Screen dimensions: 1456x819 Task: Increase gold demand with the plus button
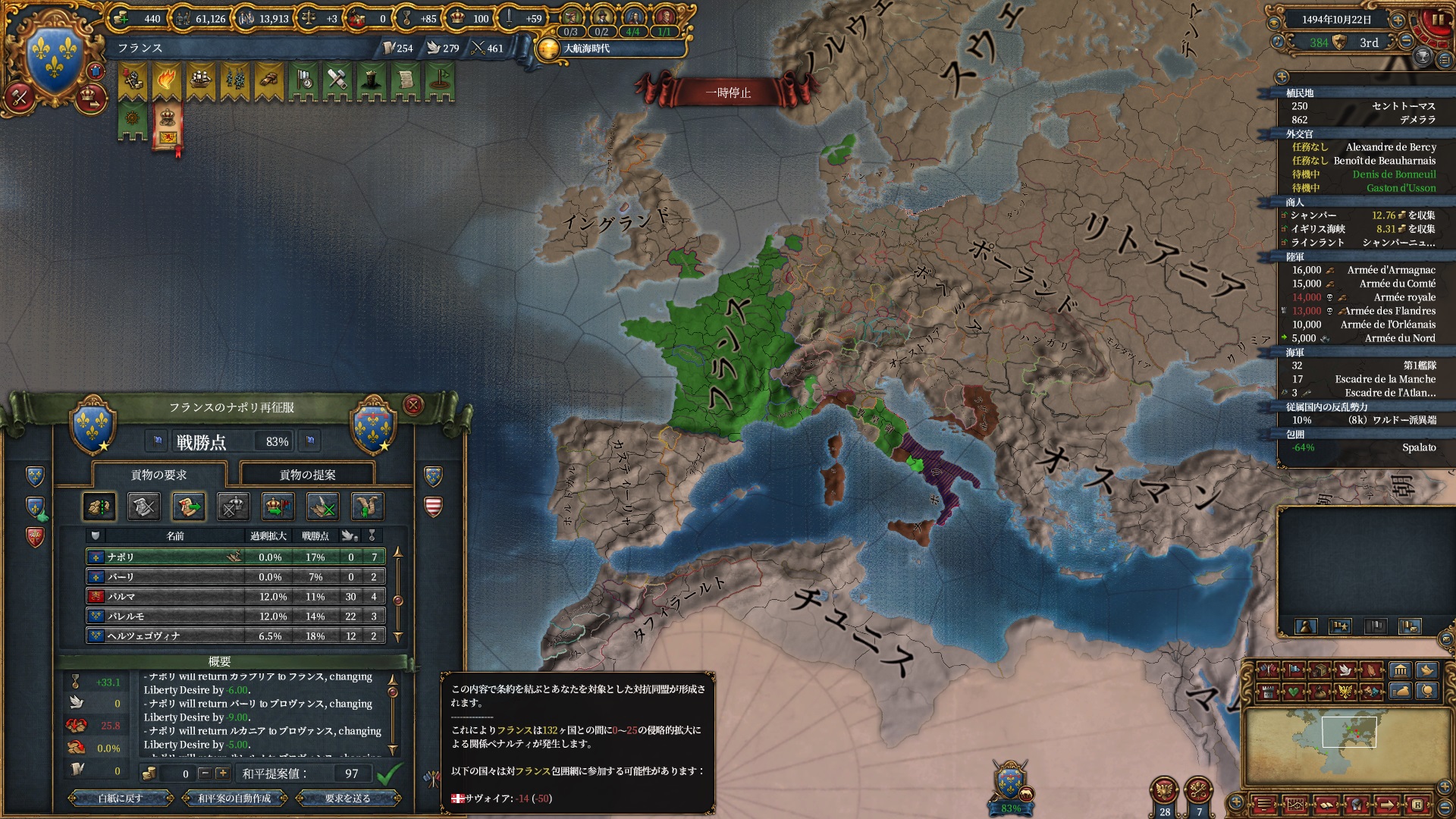click(222, 773)
